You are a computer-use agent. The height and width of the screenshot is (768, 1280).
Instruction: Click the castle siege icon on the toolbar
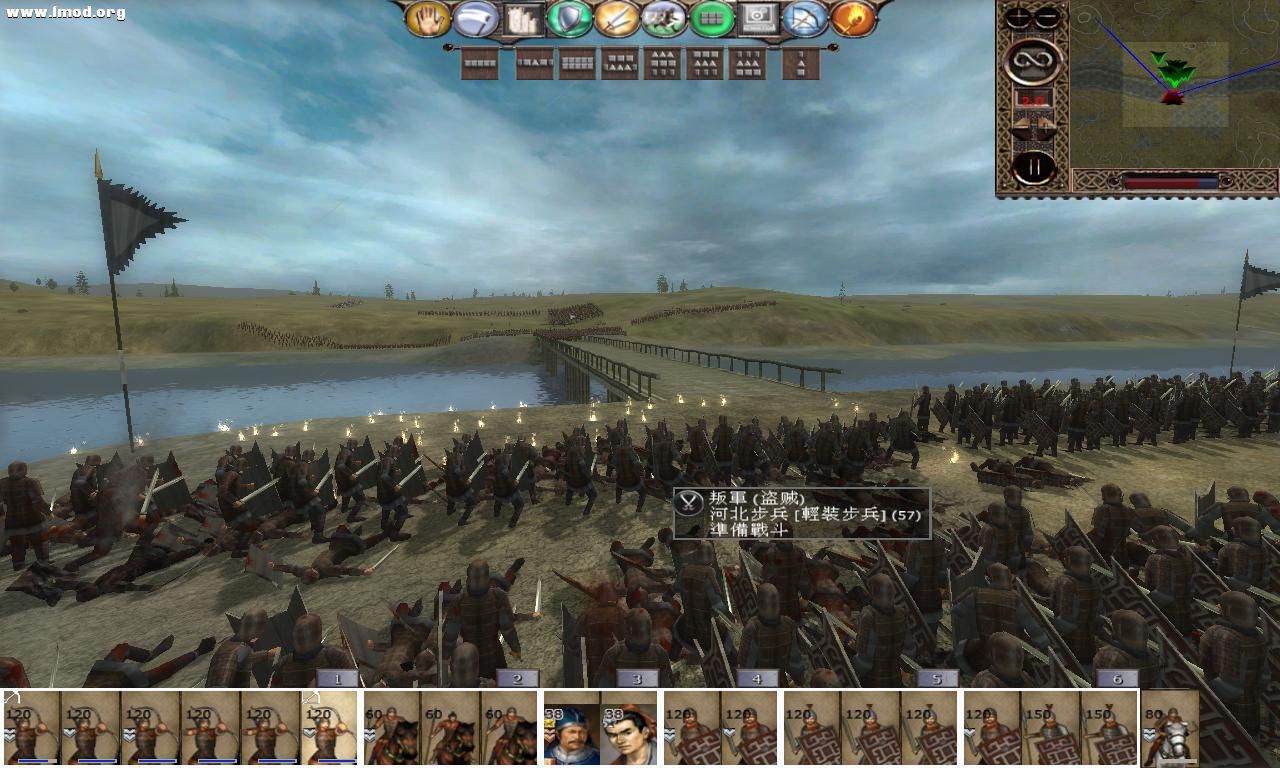(x=522, y=20)
